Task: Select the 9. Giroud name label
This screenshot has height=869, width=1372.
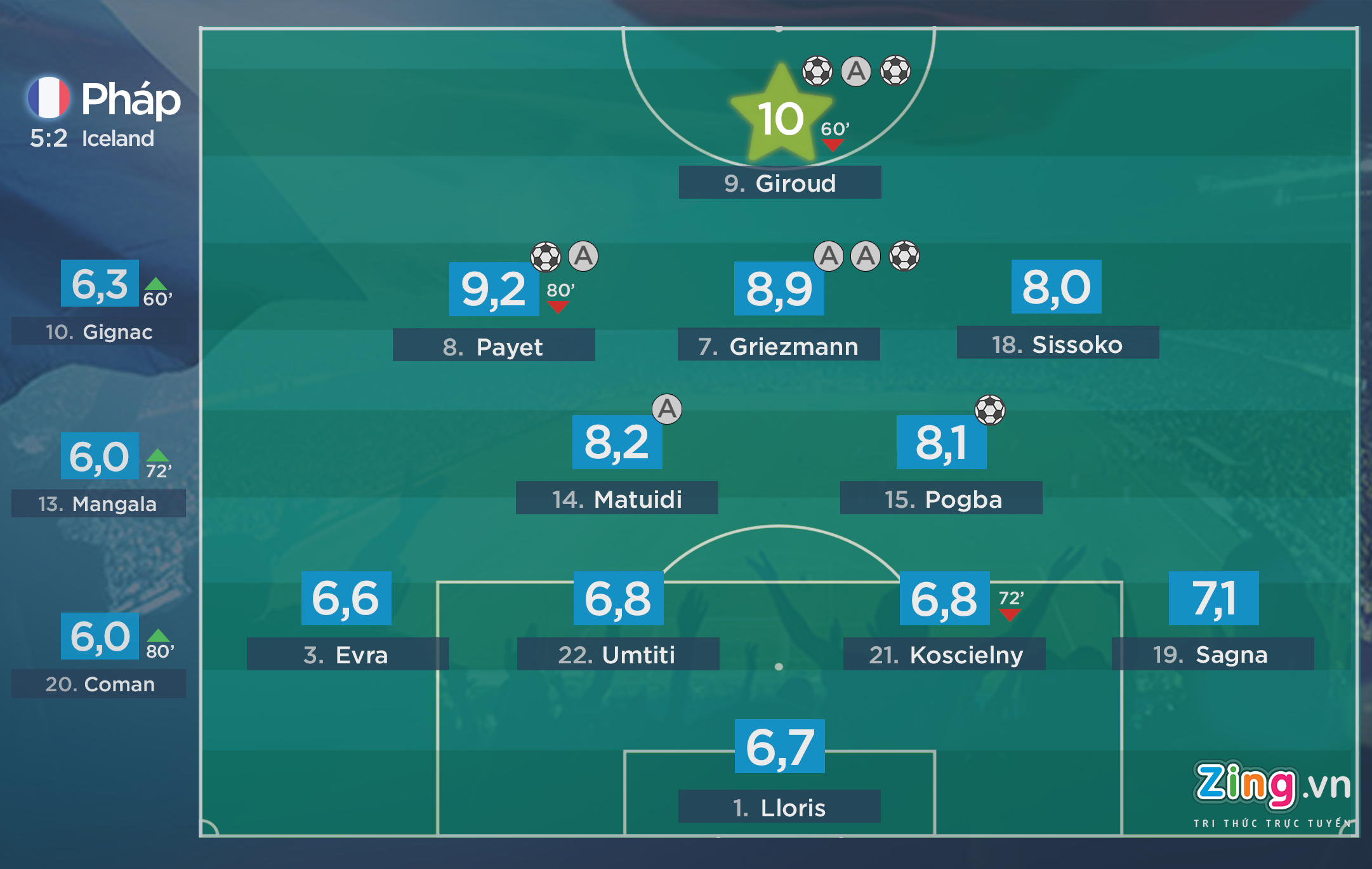Action: [x=779, y=183]
